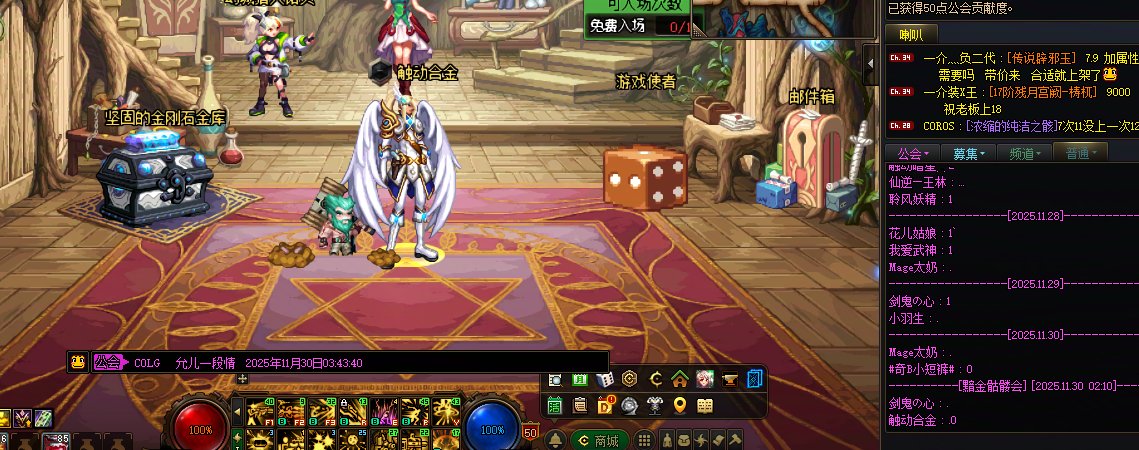Open the 喇叭 megaphone tab
Screen dimensions: 1139x450
pos(911,35)
